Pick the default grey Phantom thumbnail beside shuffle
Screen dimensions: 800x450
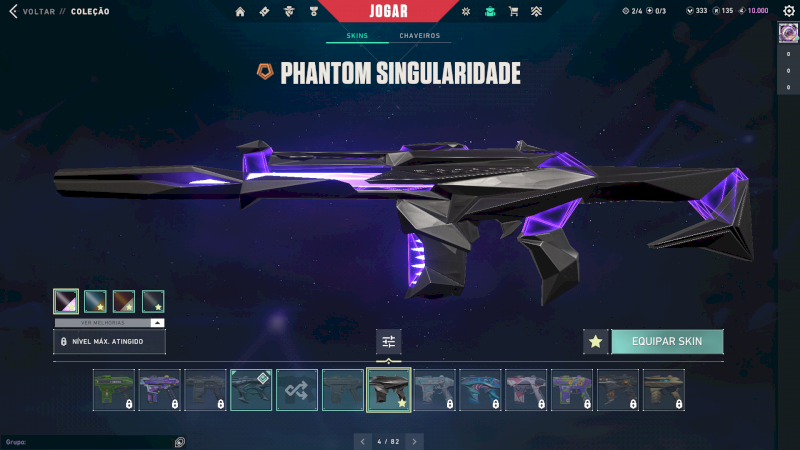tap(343, 390)
